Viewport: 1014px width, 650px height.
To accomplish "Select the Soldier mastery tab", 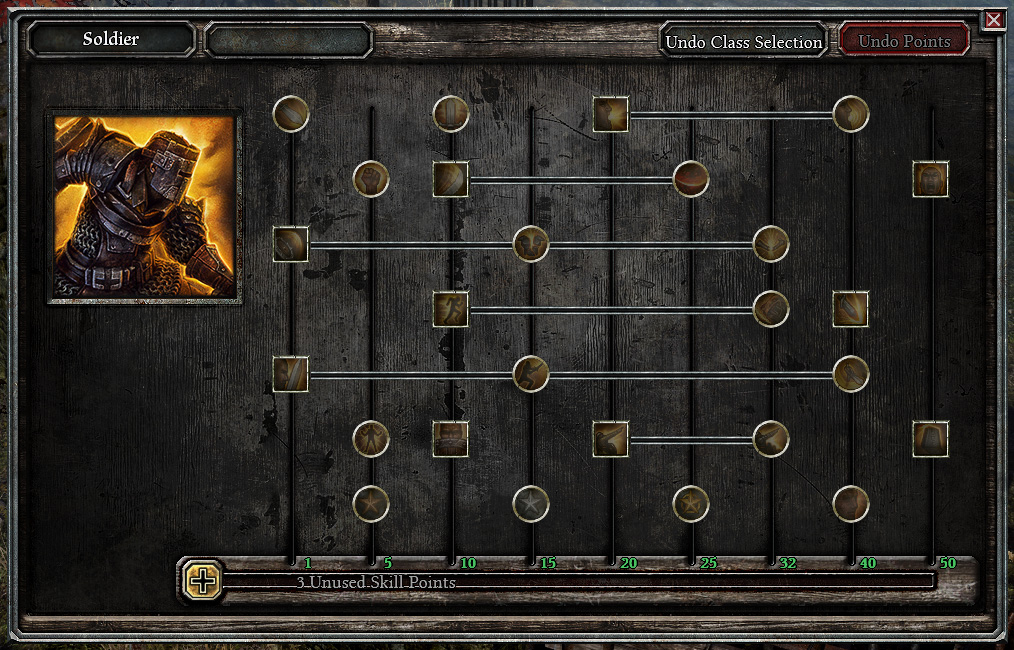I will click(x=111, y=40).
